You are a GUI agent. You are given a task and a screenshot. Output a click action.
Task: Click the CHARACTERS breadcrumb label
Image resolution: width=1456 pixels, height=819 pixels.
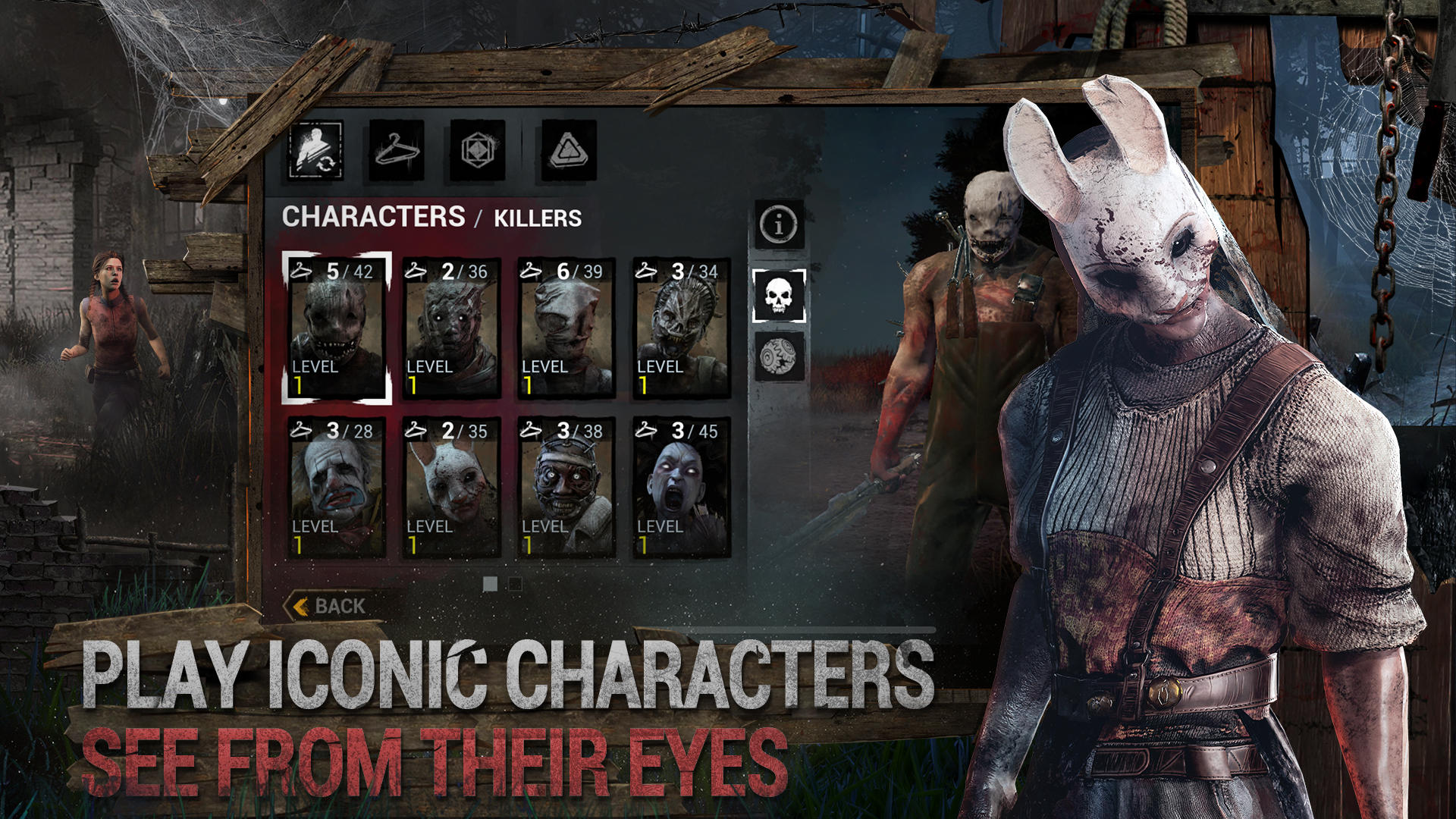(x=371, y=218)
